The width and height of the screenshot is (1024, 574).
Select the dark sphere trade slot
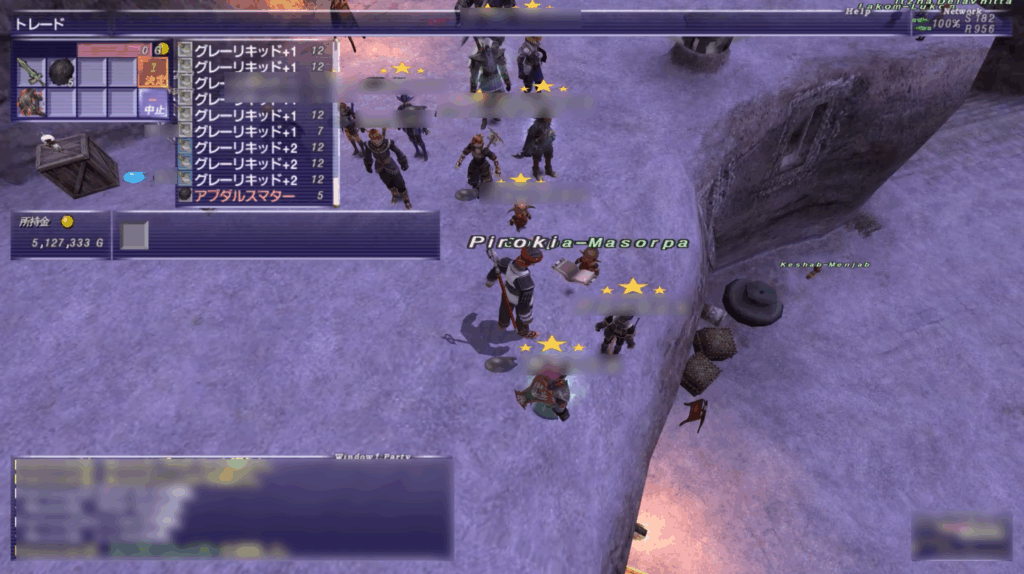[62, 72]
